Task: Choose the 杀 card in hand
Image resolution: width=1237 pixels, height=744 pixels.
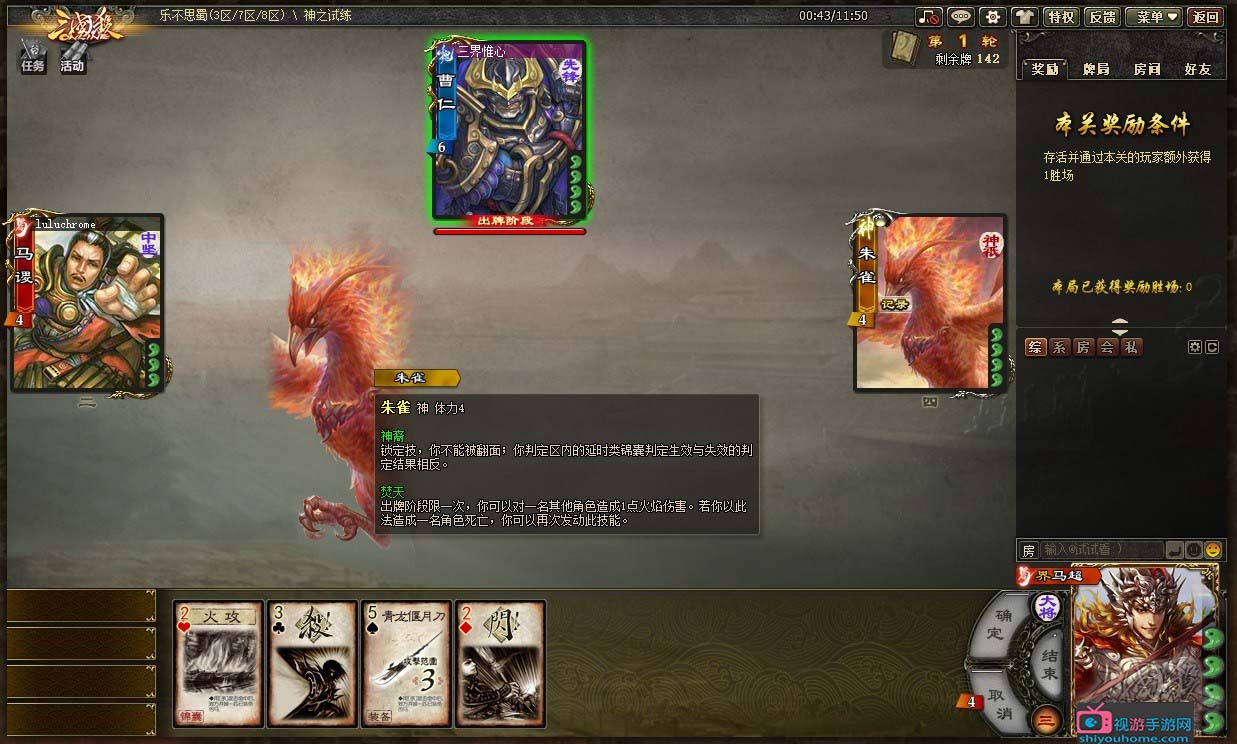Action: pos(312,663)
